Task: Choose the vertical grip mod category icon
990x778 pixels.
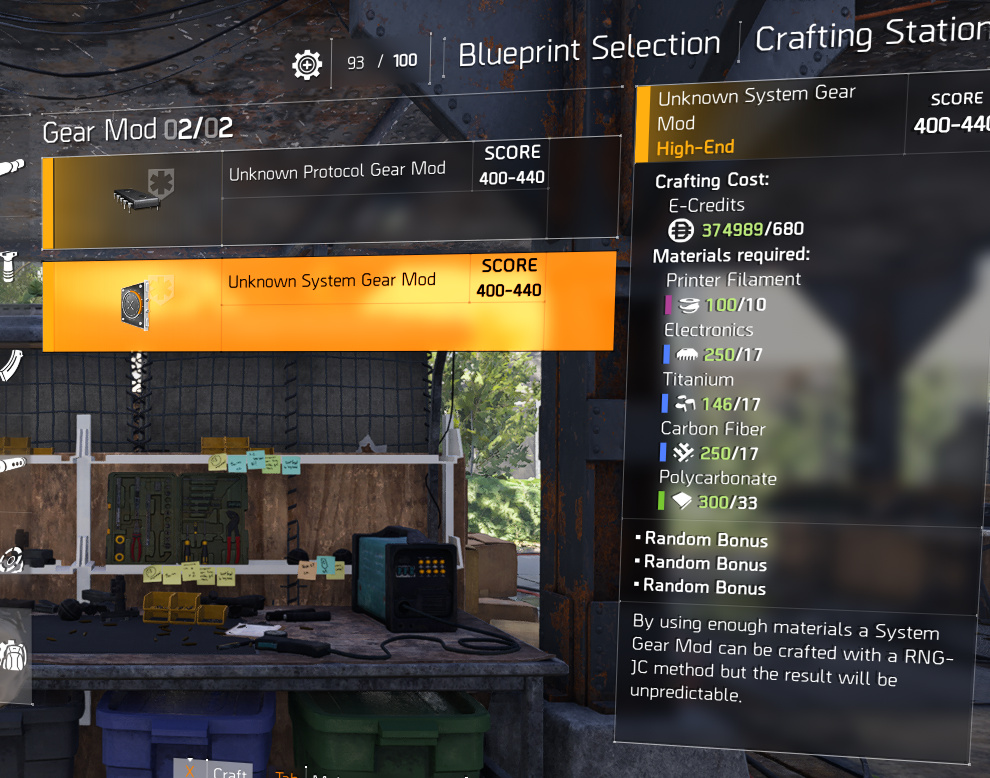Action: pyautogui.click(x=10, y=264)
